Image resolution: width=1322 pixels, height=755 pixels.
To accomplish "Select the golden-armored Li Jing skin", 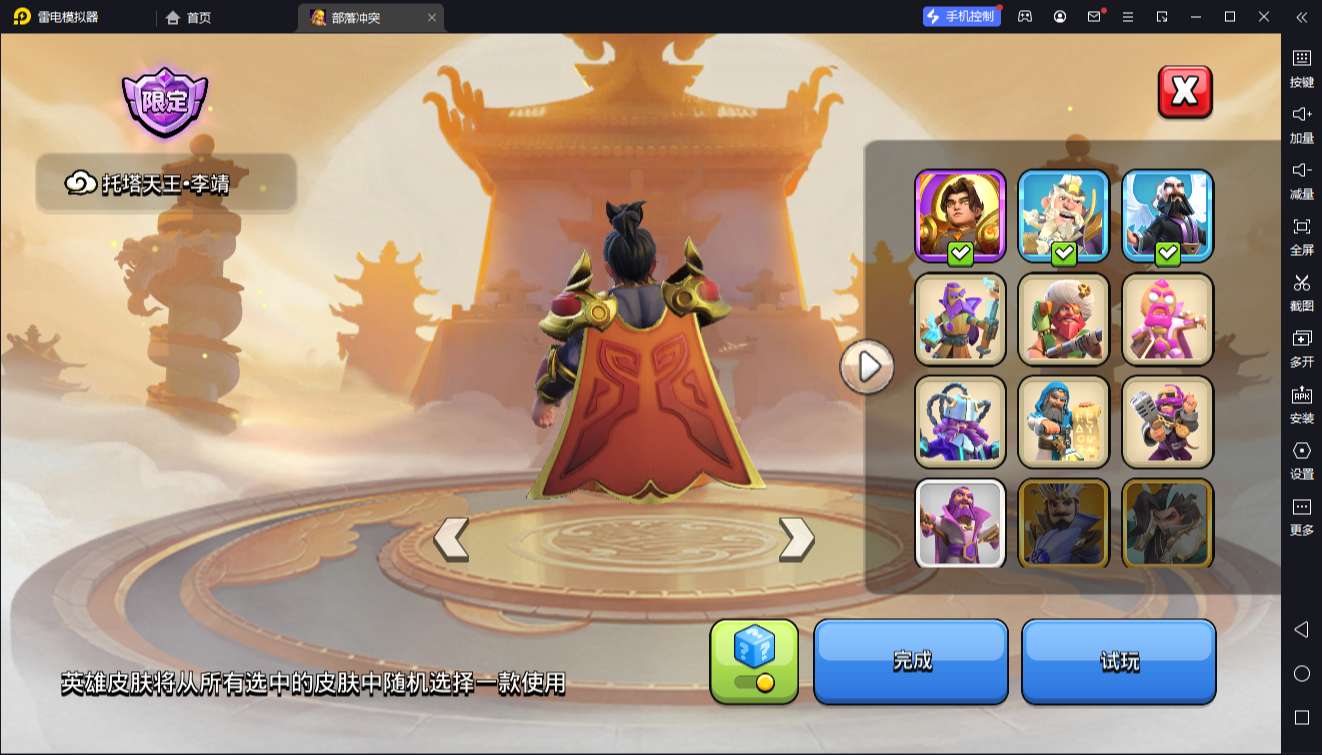I will point(960,215).
